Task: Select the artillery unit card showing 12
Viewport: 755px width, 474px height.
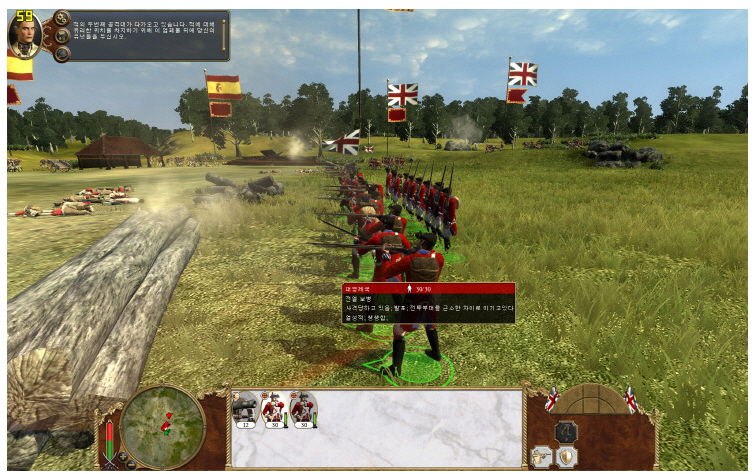Action: pyautogui.click(x=245, y=408)
